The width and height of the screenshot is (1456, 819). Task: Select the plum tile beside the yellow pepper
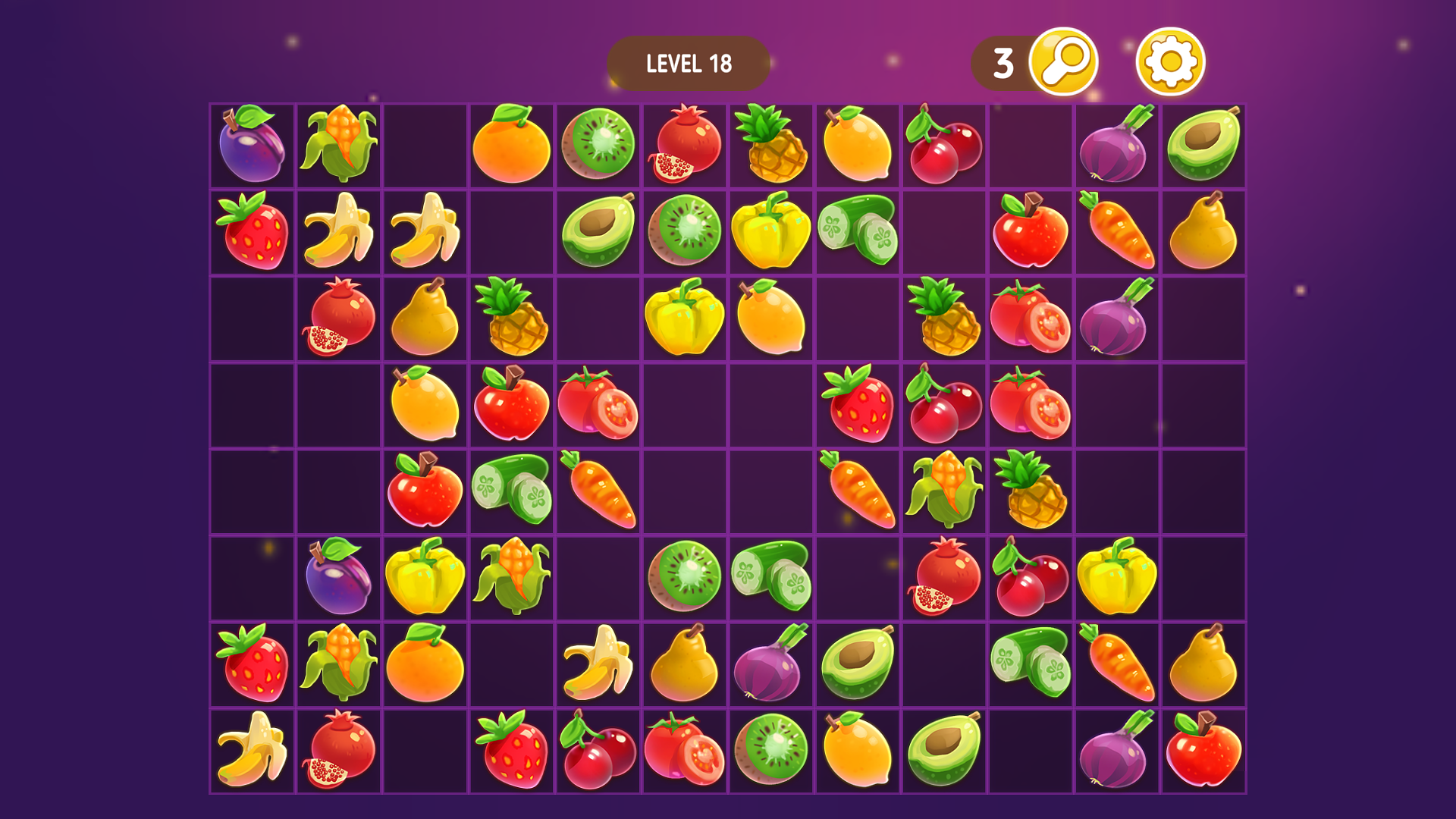click(x=338, y=577)
